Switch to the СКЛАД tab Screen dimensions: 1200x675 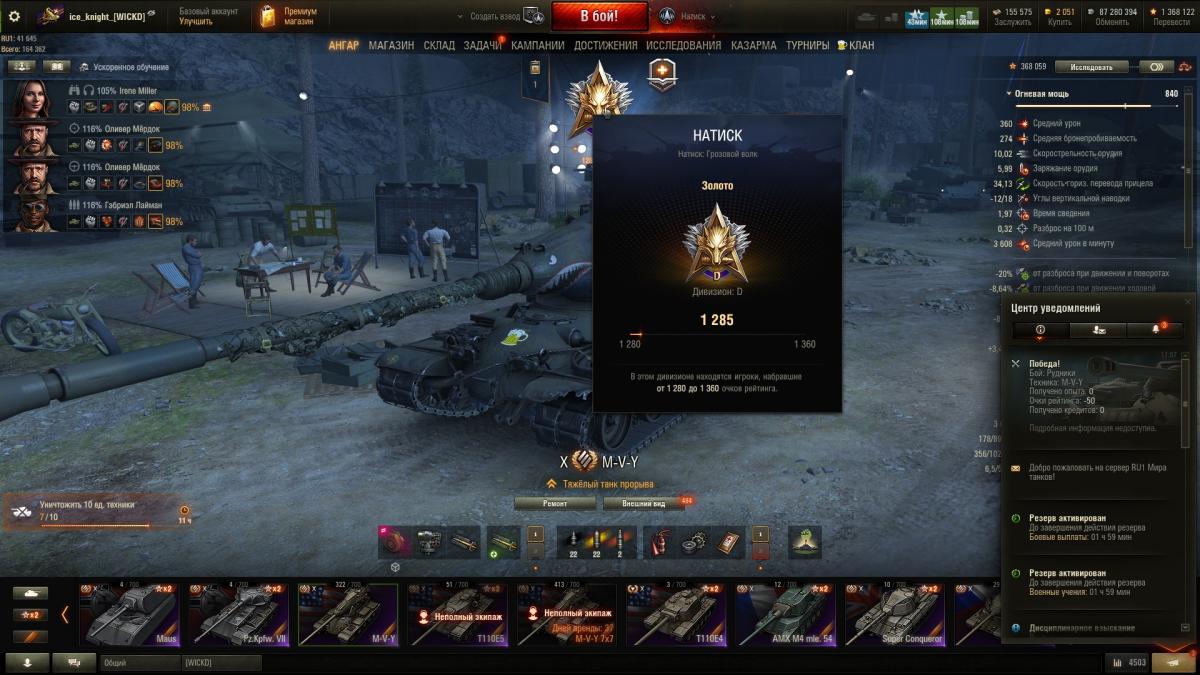pyautogui.click(x=439, y=45)
